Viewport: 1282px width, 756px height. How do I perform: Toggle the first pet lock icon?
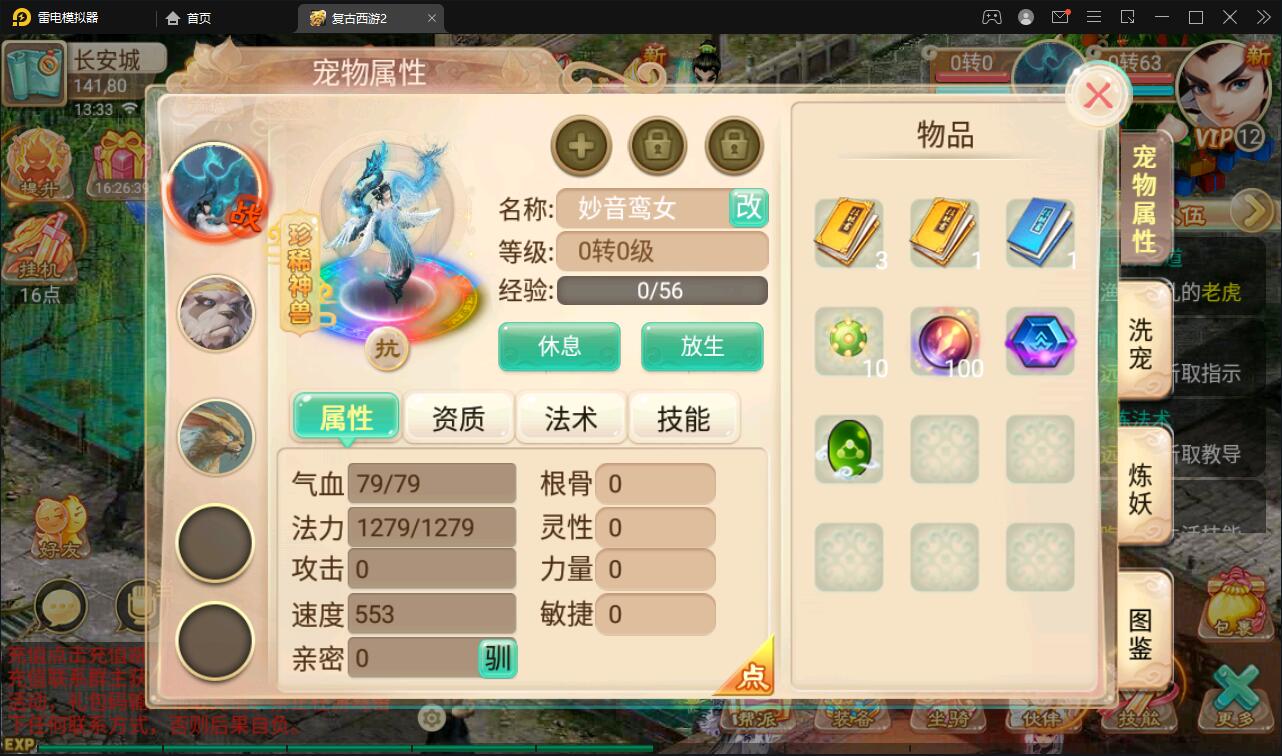click(x=658, y=146)
